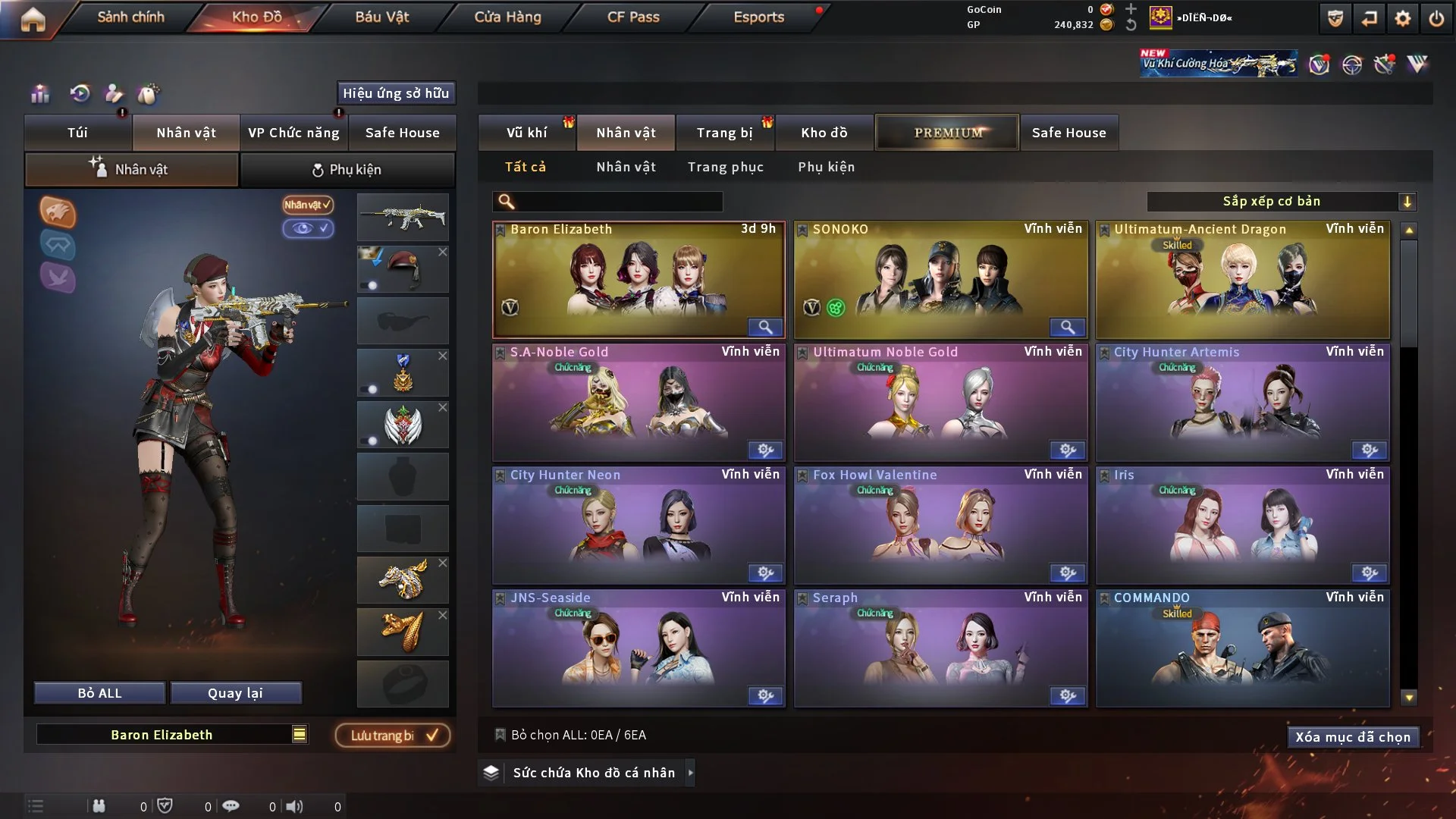Switch to the PREMIUM inventory tab

[947, 132]
